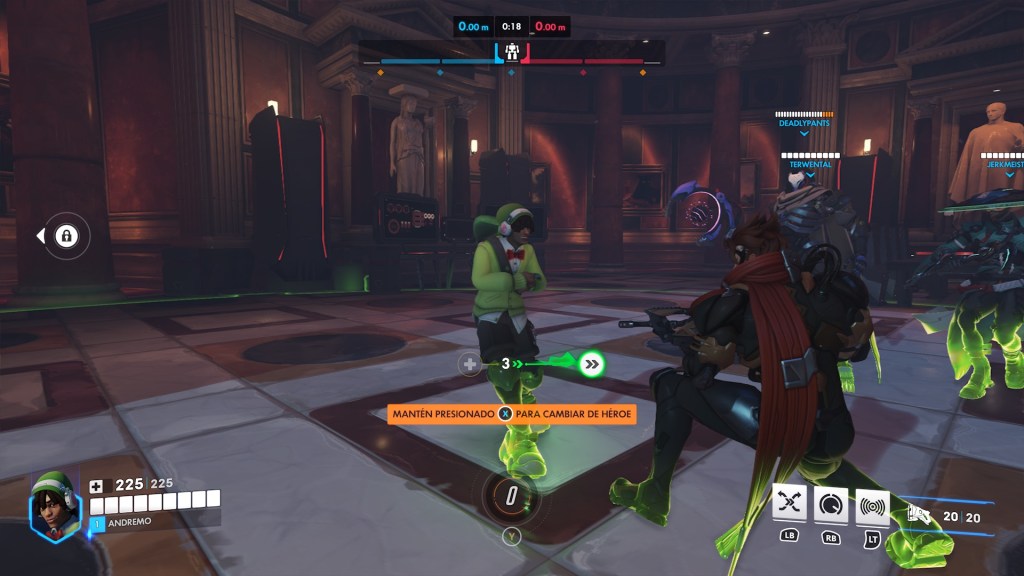The image size is (1024, 576).
Task: Activate the Crossfade ability icon
Action: [x=790, y=506]
